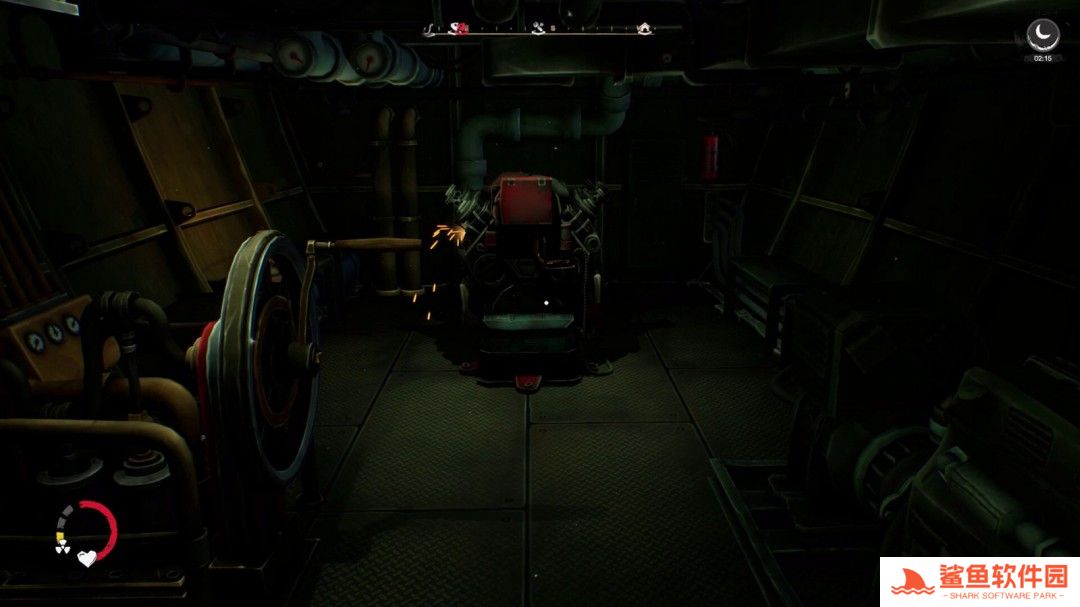Click the white heart health icon
The image size is (1080, 607).
coord(87,559)
